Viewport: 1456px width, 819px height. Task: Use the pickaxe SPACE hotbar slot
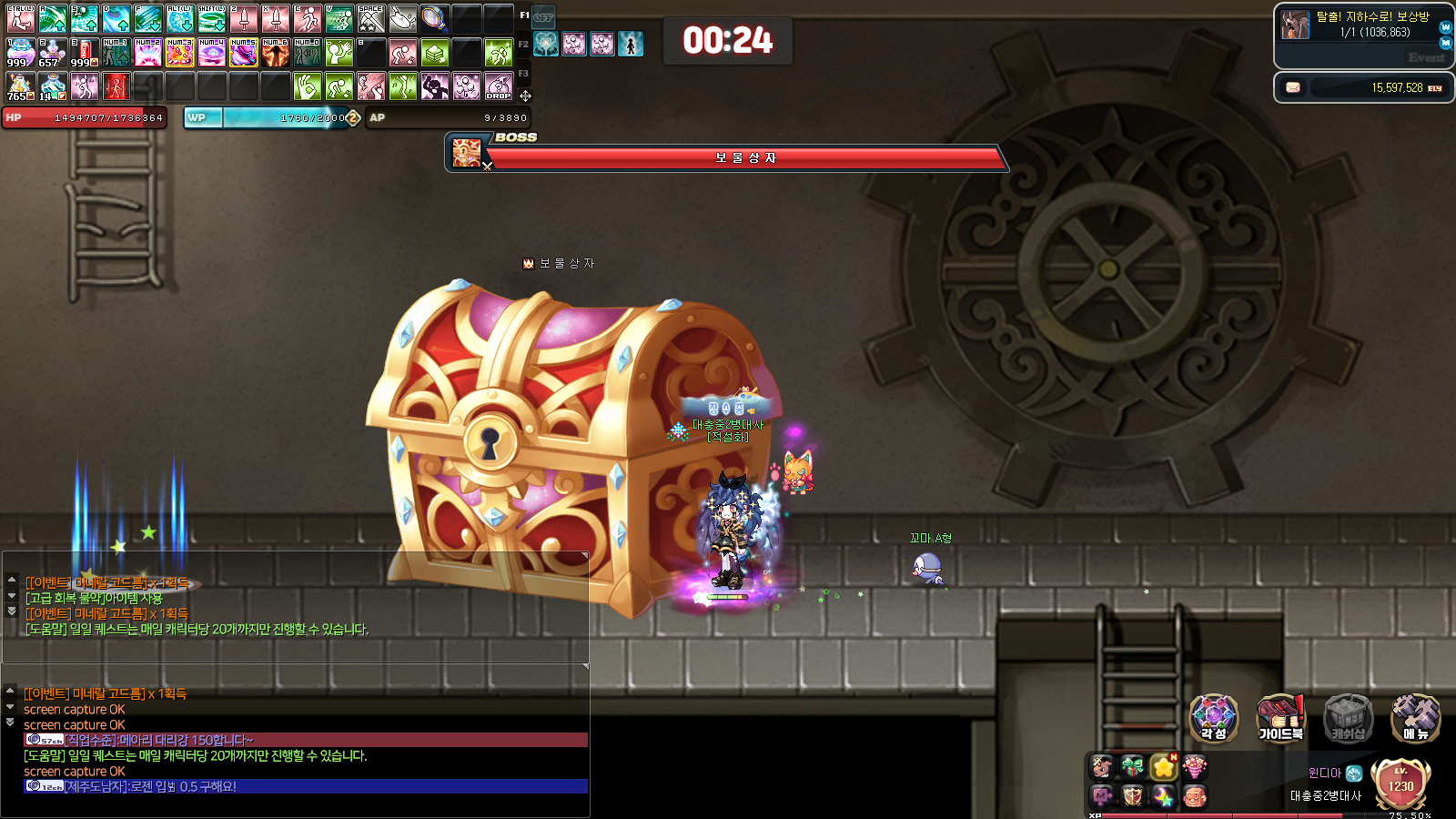[x=370, y=18]
